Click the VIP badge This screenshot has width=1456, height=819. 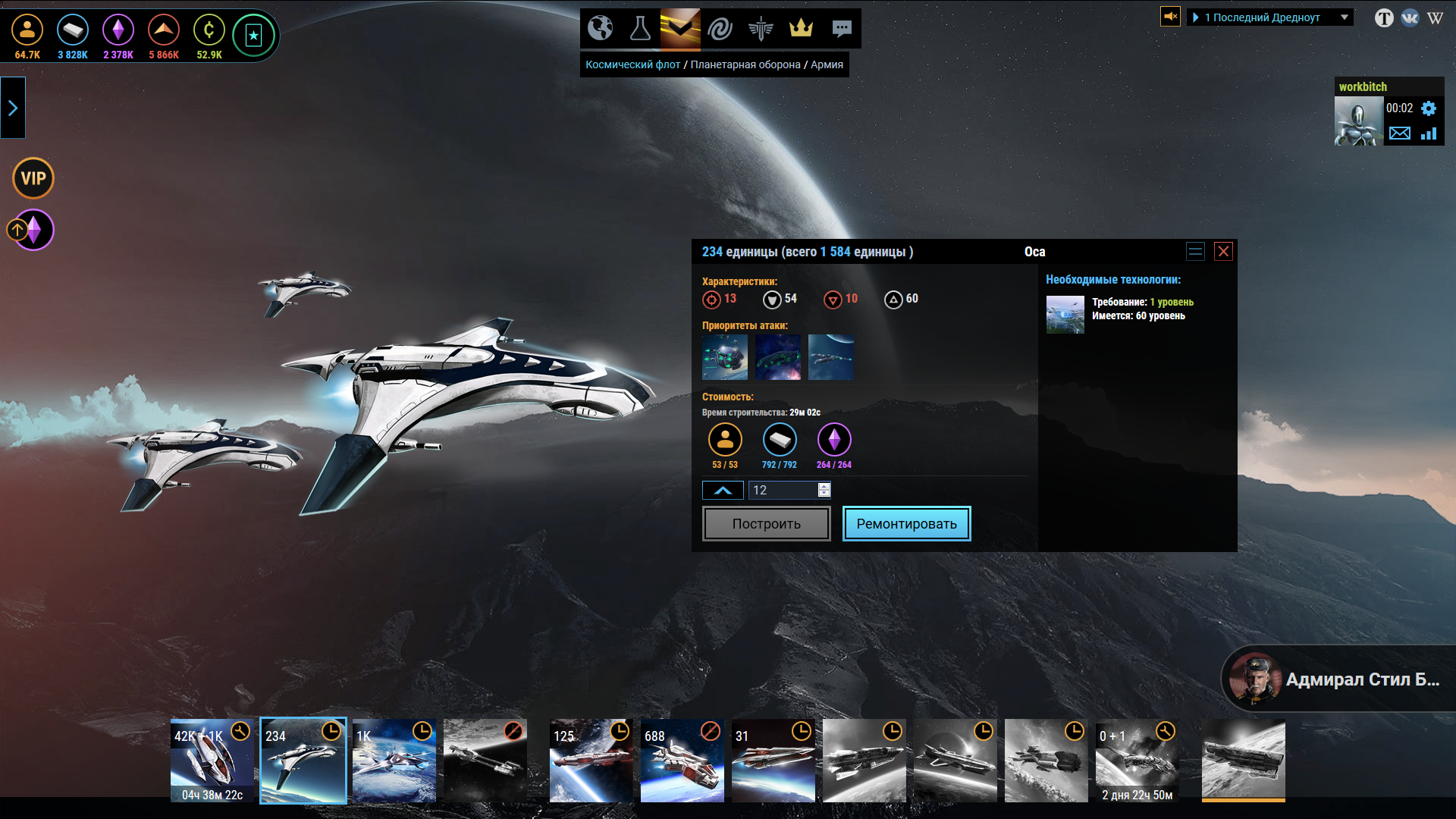tap(33, 178)
